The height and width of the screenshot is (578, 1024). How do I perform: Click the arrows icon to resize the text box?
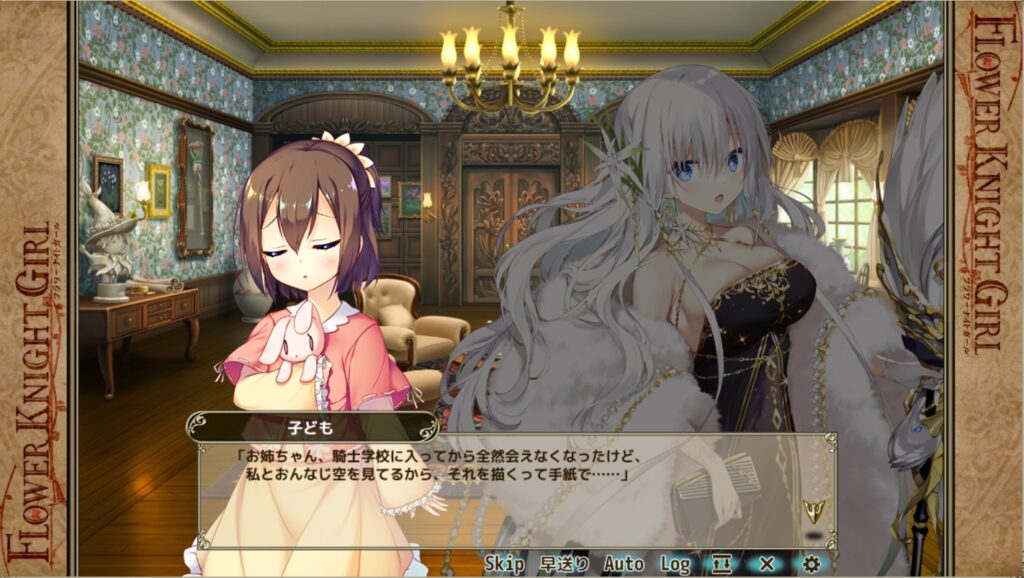click(722, 564)
